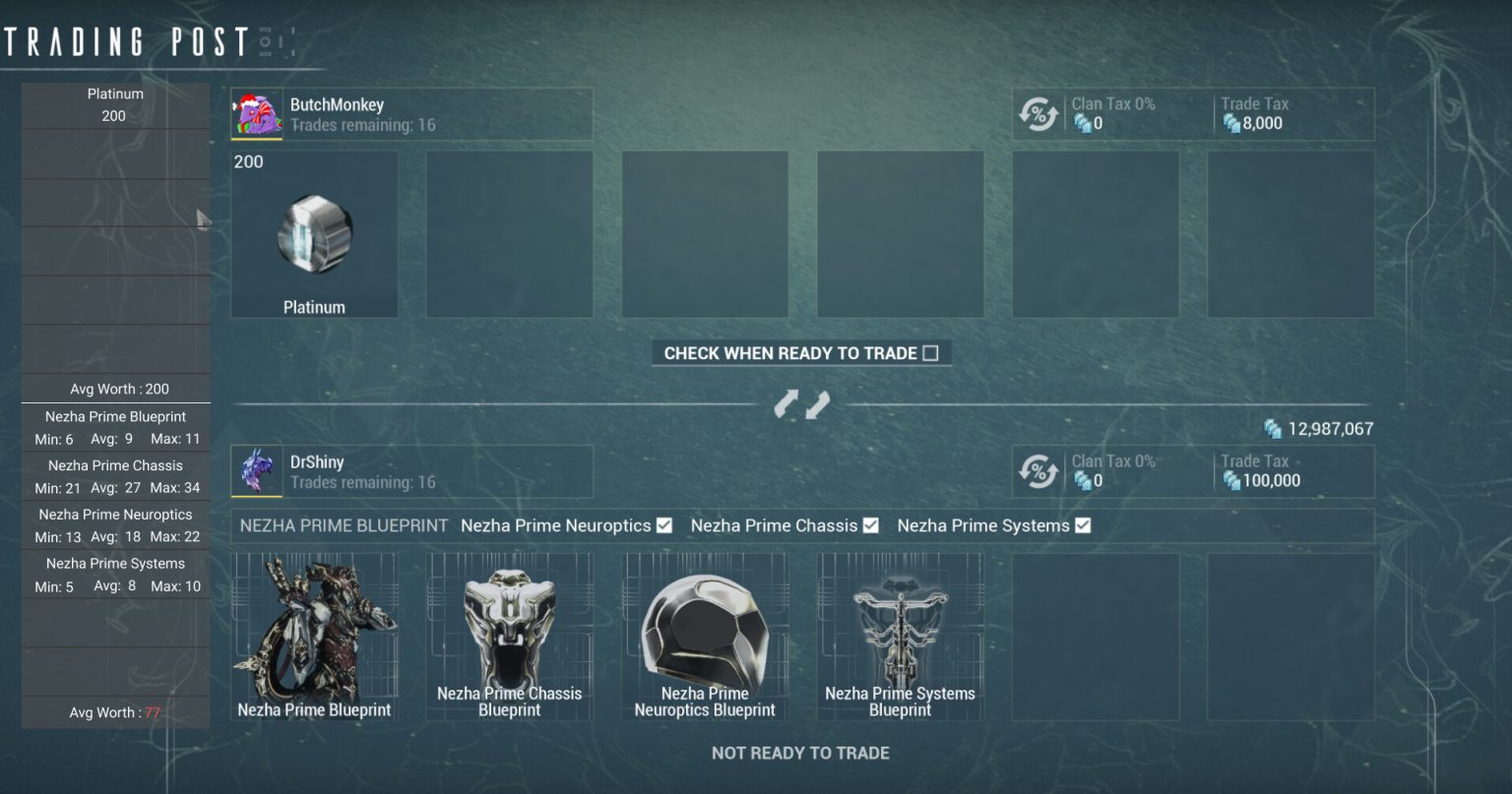Click the NOT READY TO TRADE status text
Screen dimensions: 1512x794
(x=800, y=752)
